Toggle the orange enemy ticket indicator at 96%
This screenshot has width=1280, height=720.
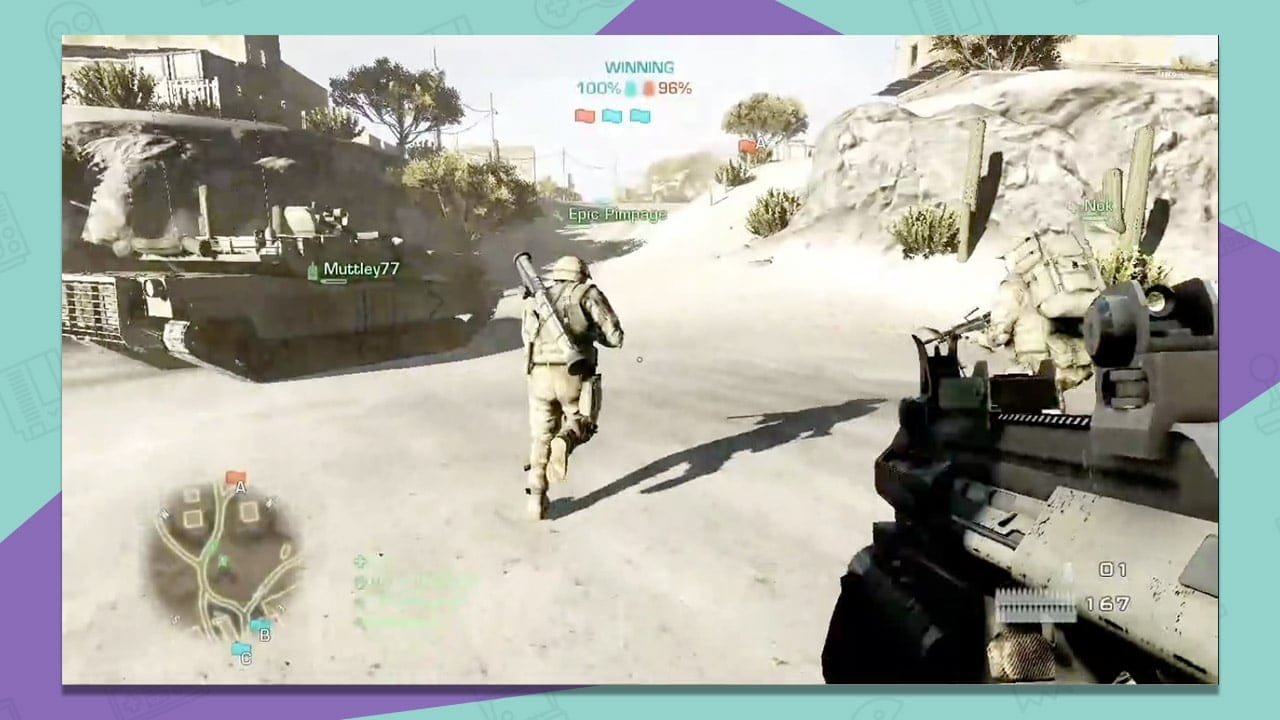(x=649, y=88)
